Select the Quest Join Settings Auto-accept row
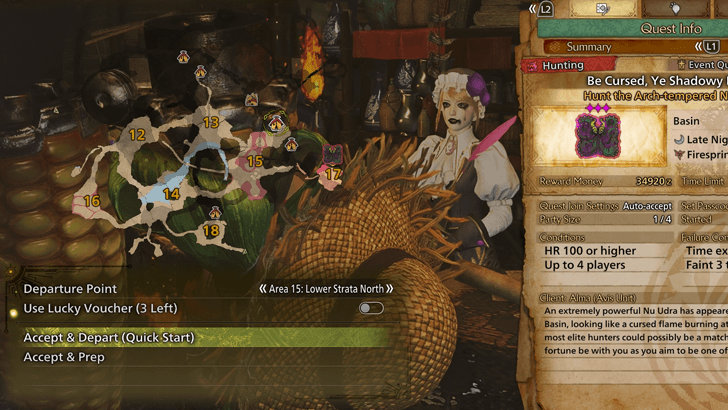Viewport: 728px width, 410px height. (x=598, y=207)
